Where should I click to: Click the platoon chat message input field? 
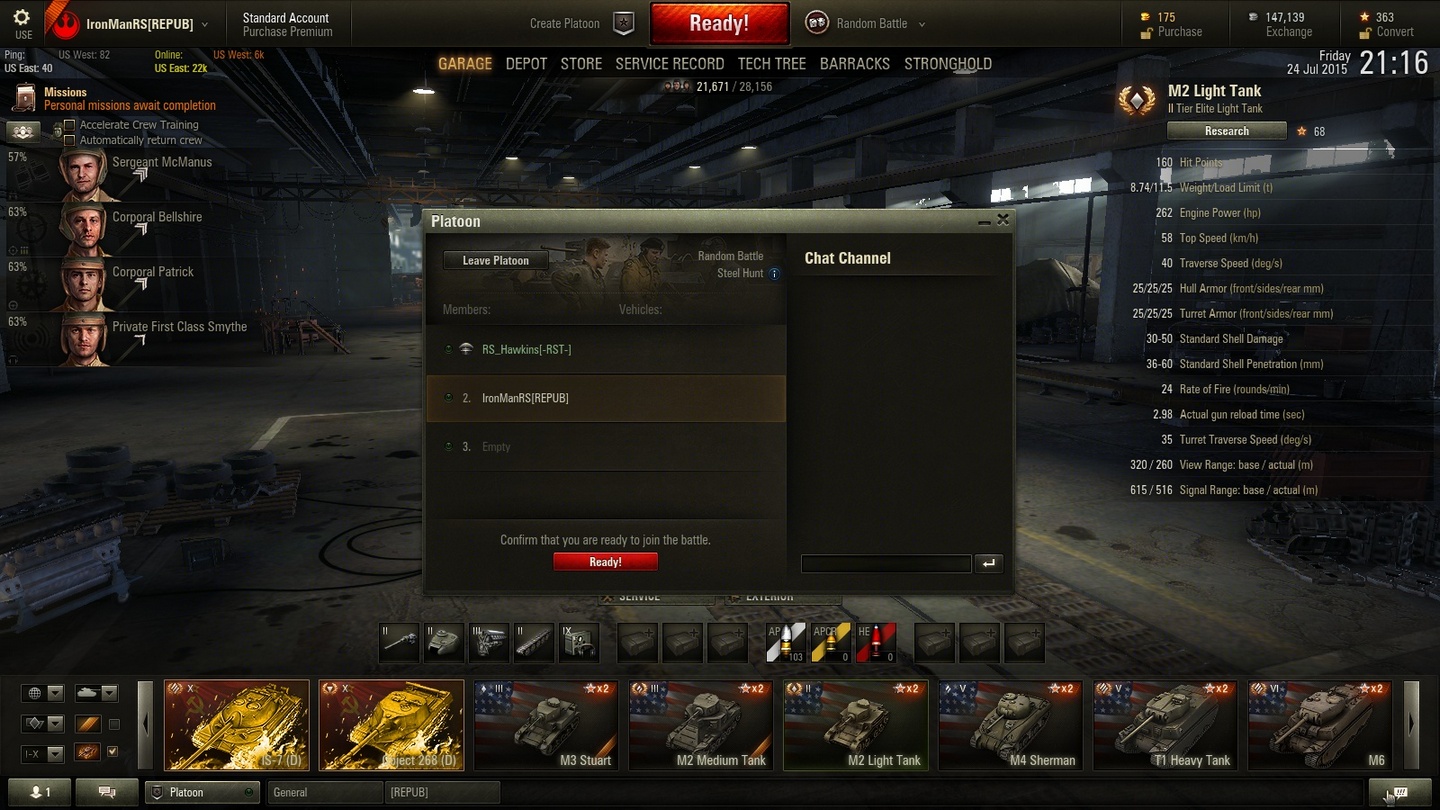click(886, 564)
